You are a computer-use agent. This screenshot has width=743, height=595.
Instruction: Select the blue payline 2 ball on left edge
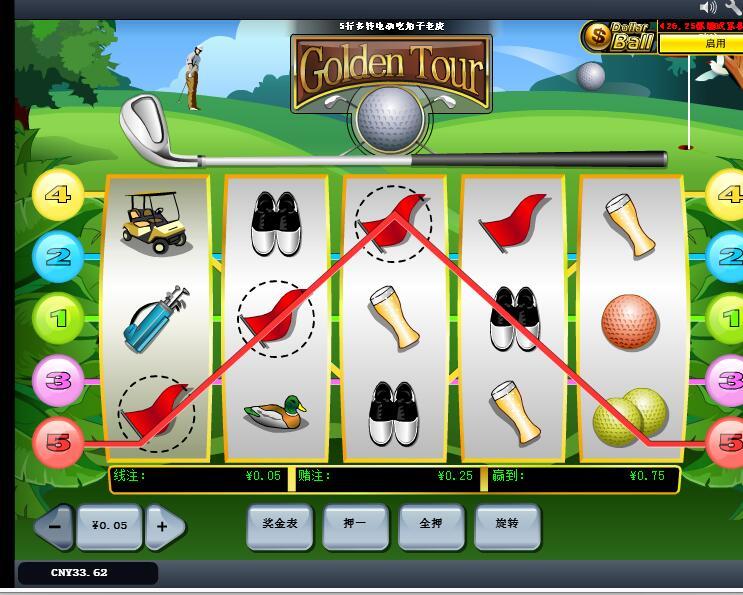coord(58,257)
